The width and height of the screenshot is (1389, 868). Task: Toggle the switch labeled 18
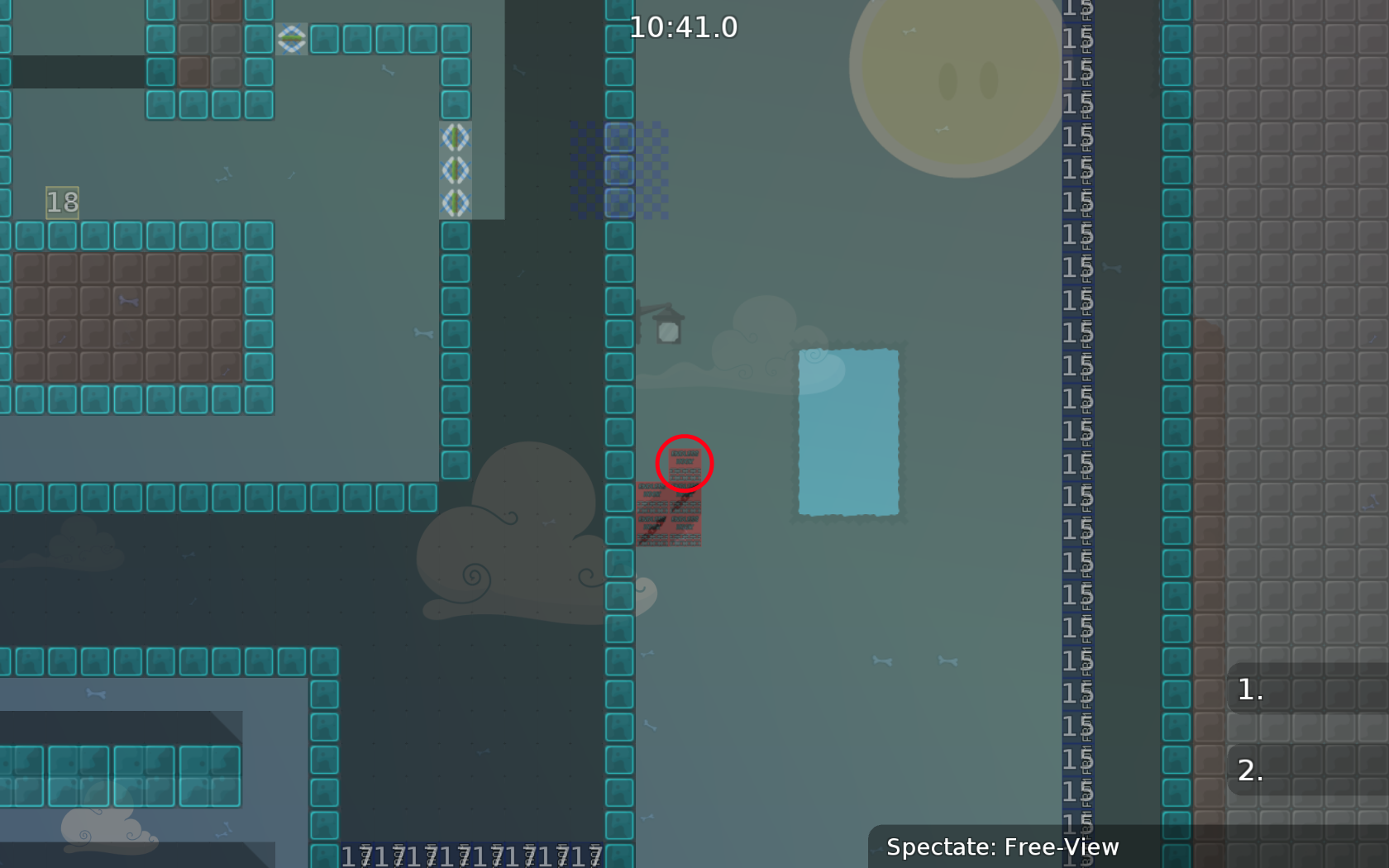63,201
